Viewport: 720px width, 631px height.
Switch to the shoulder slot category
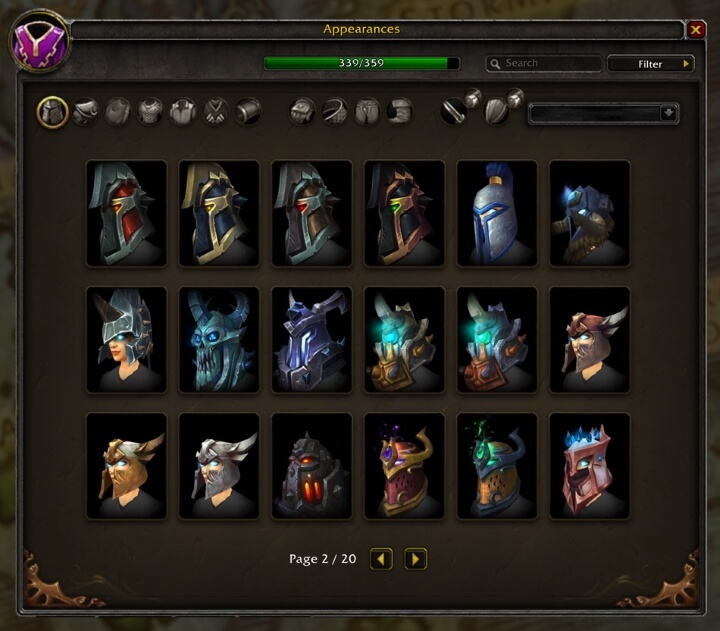click(85, 111)
